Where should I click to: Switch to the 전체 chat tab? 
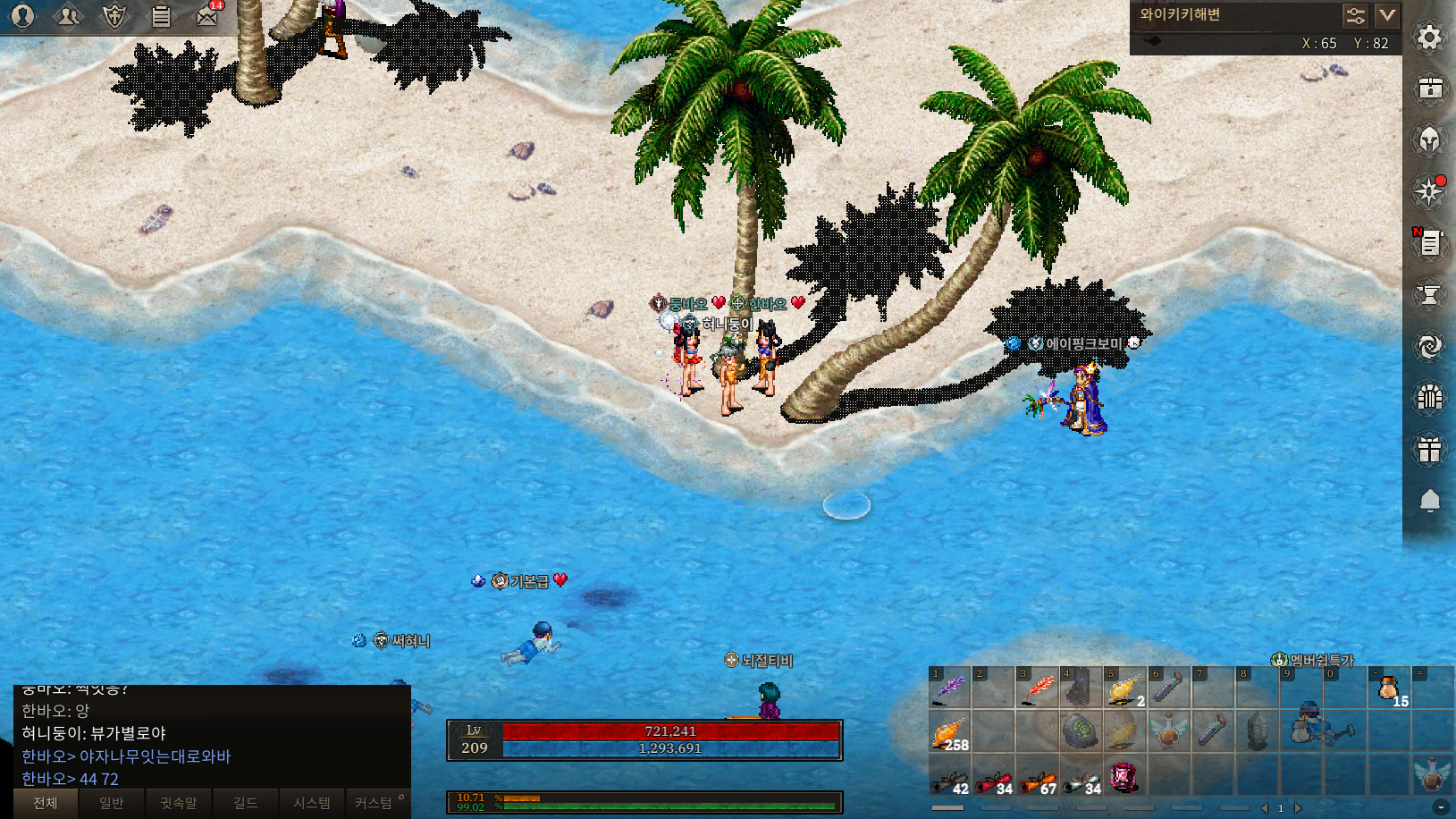(46, 803)
